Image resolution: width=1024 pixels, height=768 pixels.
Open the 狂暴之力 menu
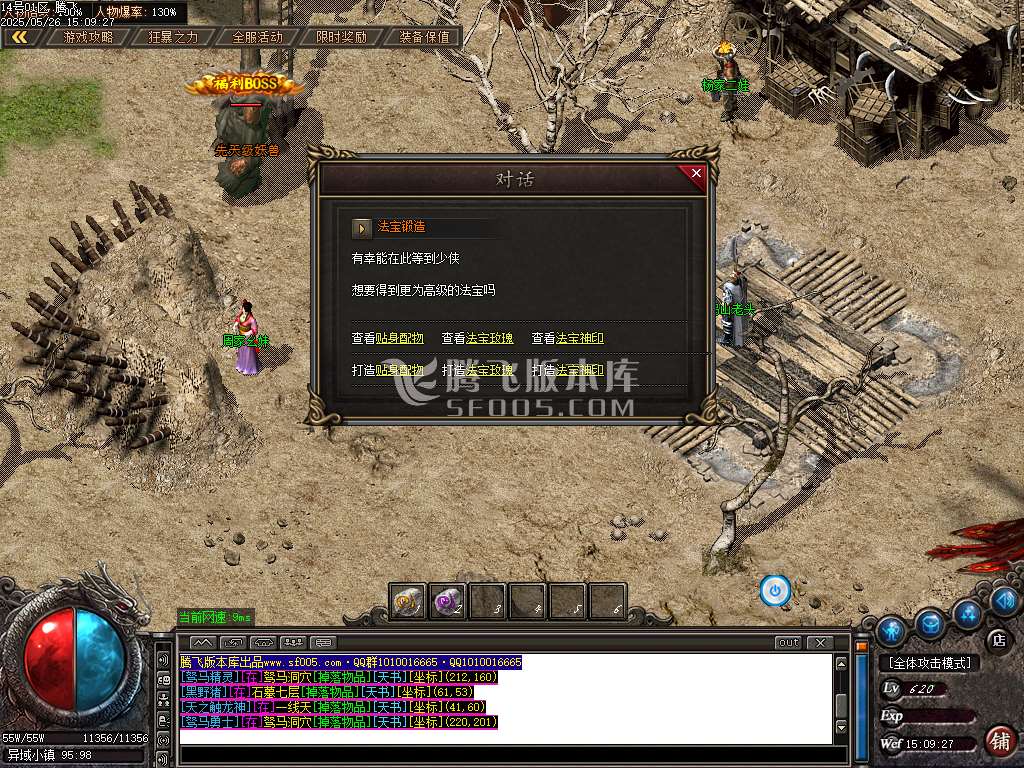tap(173, 37)
